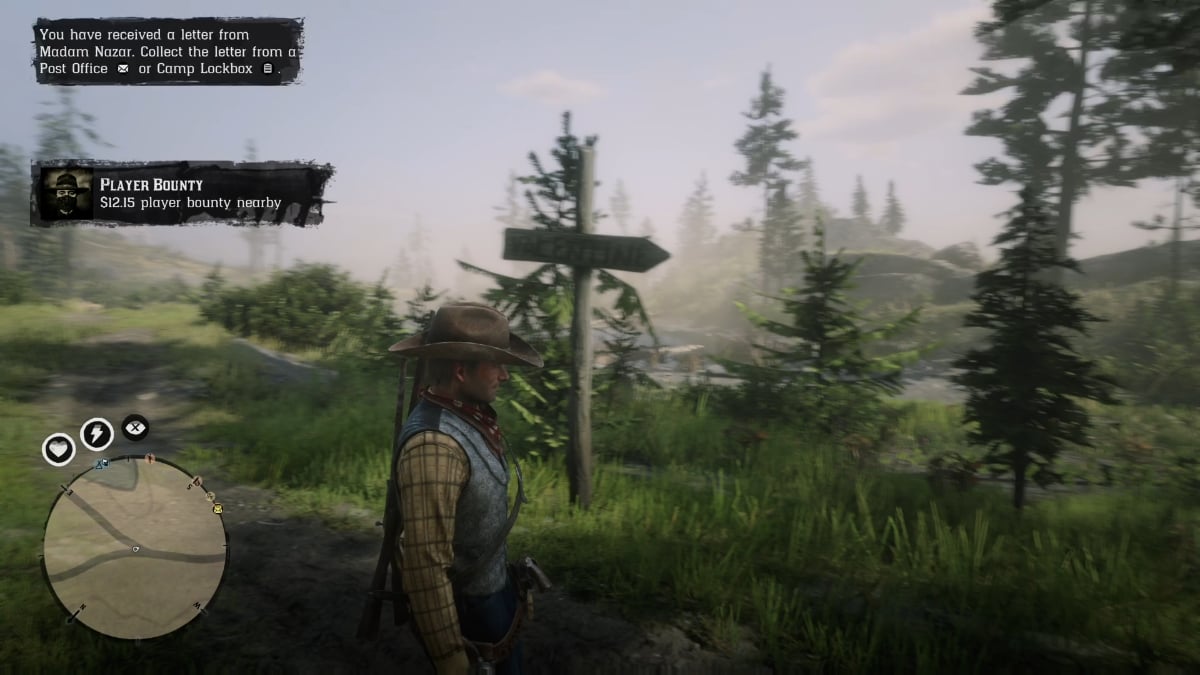Open the Player Bounty notification
Image resolution: width=1200 pixels, height=675 pixels.
(182, 194)
